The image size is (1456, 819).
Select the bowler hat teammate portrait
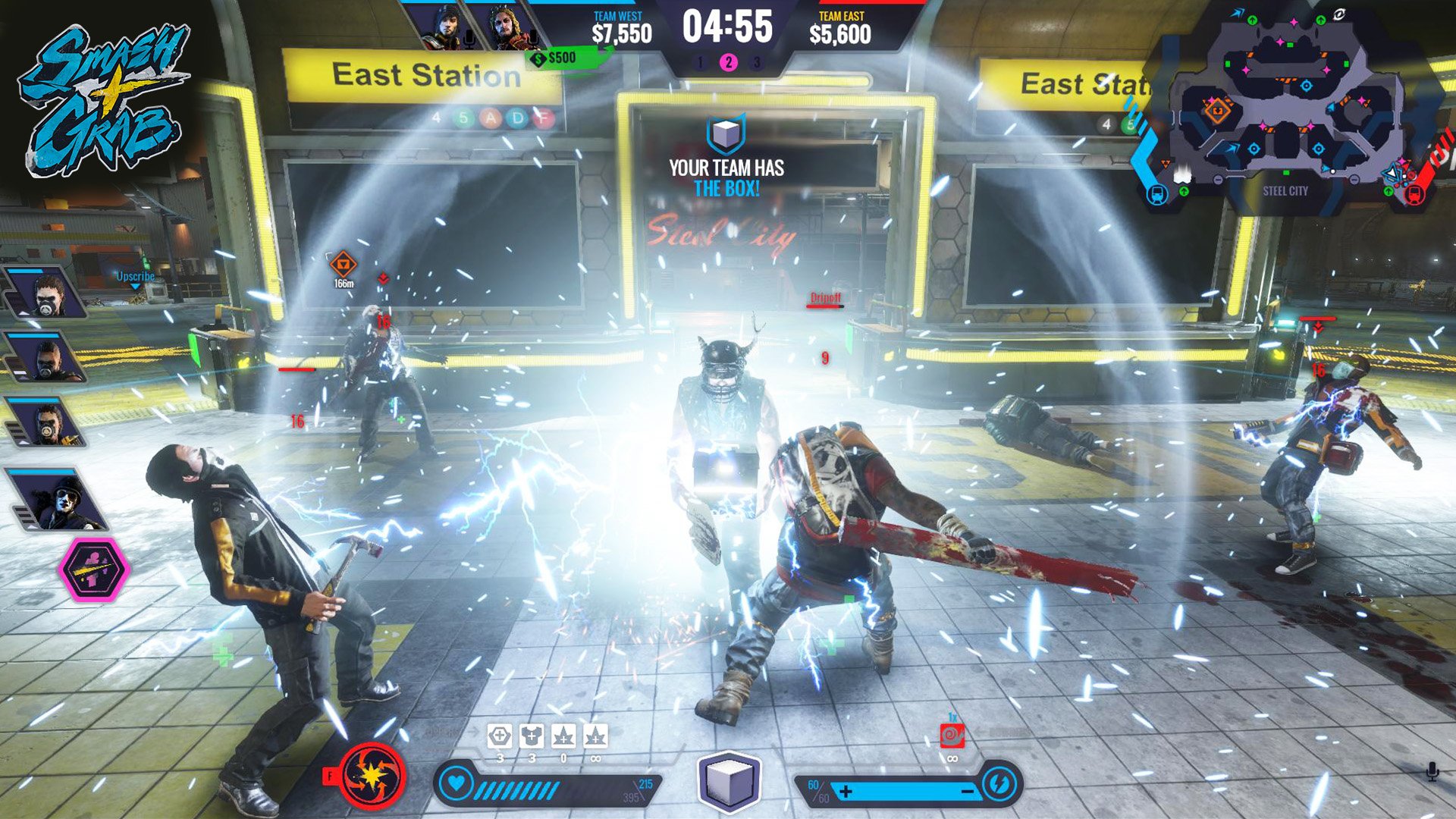pos(59,500)
